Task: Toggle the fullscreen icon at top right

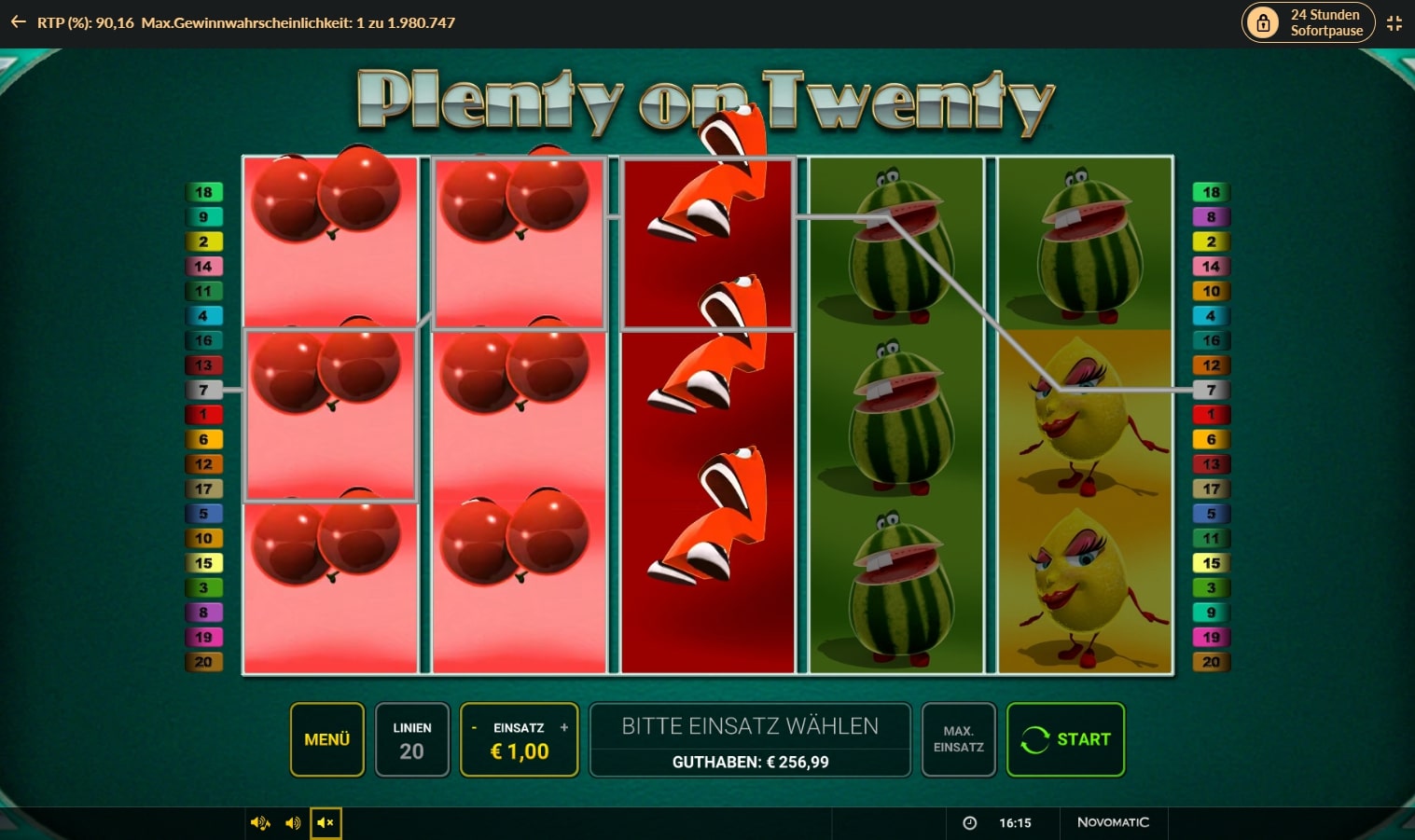Action: coord(1394,22)
